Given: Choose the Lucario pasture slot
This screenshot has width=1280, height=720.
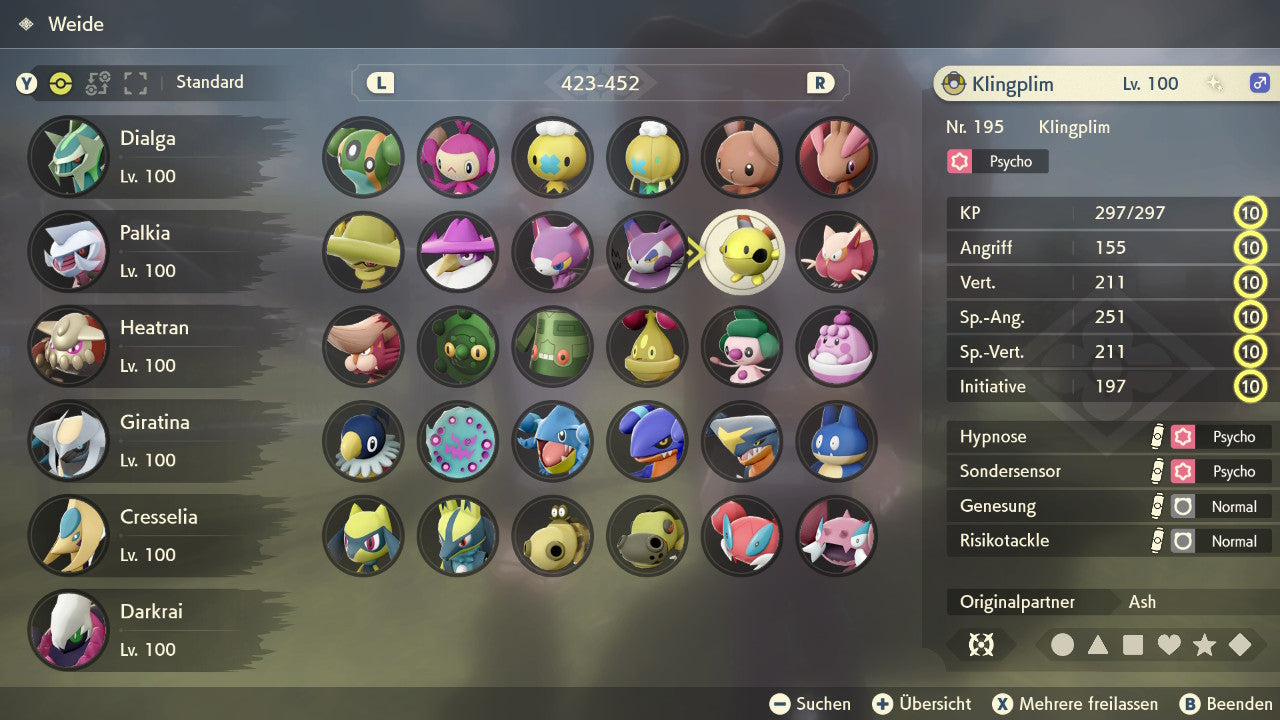Looking at the screenshot, I should pyautogui.click(x=457, y=536).
